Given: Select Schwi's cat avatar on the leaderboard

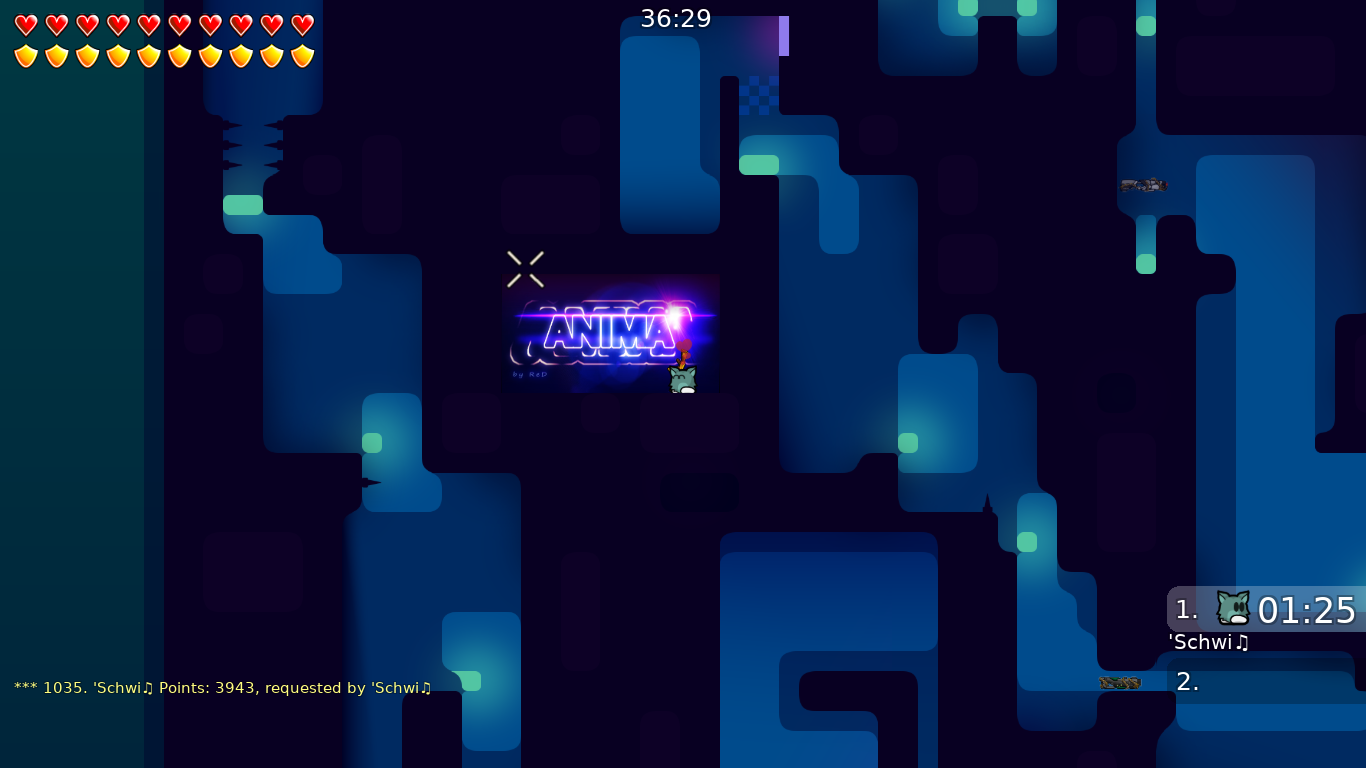Looking at the screenshot, I should click(x=1232, y=610).
